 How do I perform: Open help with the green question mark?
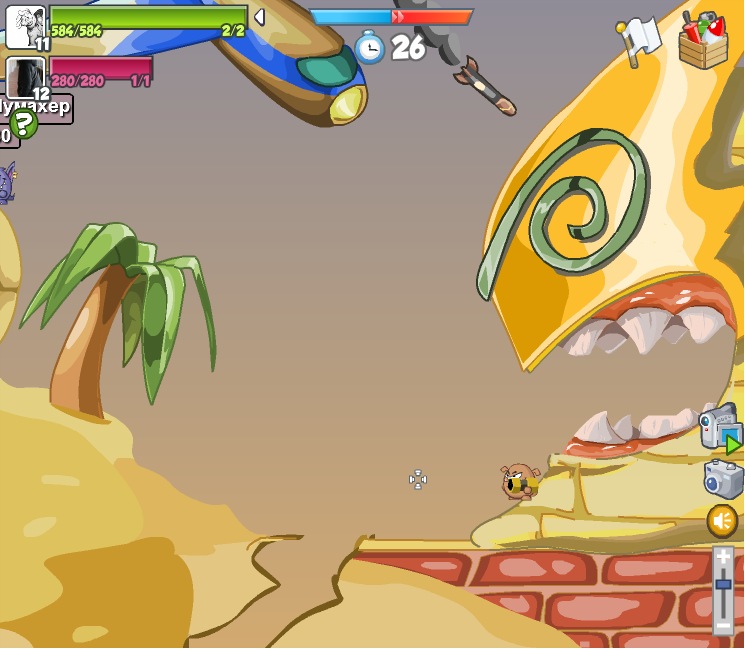pos(23,123)
